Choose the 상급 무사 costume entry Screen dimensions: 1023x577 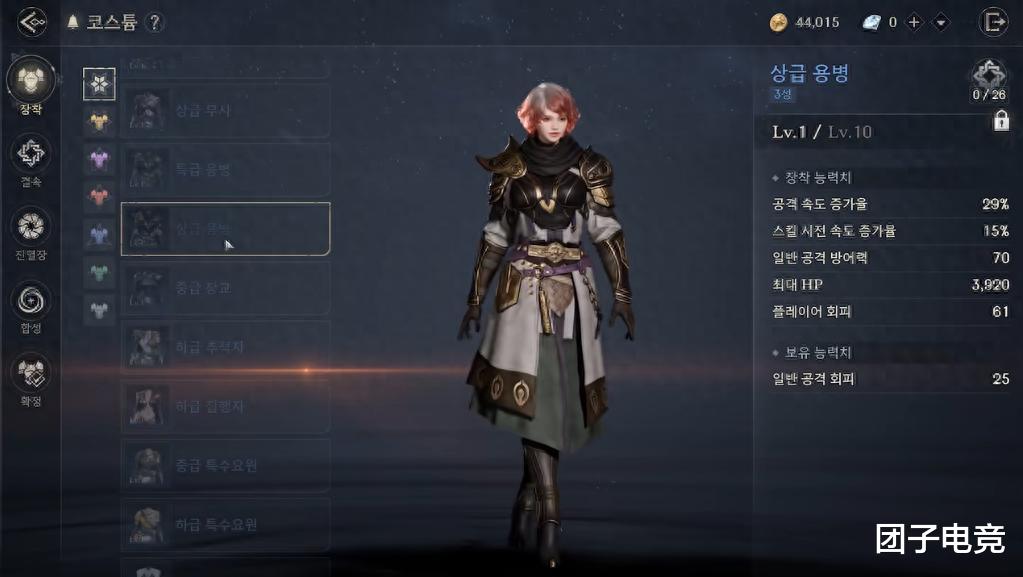(x=225, y=111)
